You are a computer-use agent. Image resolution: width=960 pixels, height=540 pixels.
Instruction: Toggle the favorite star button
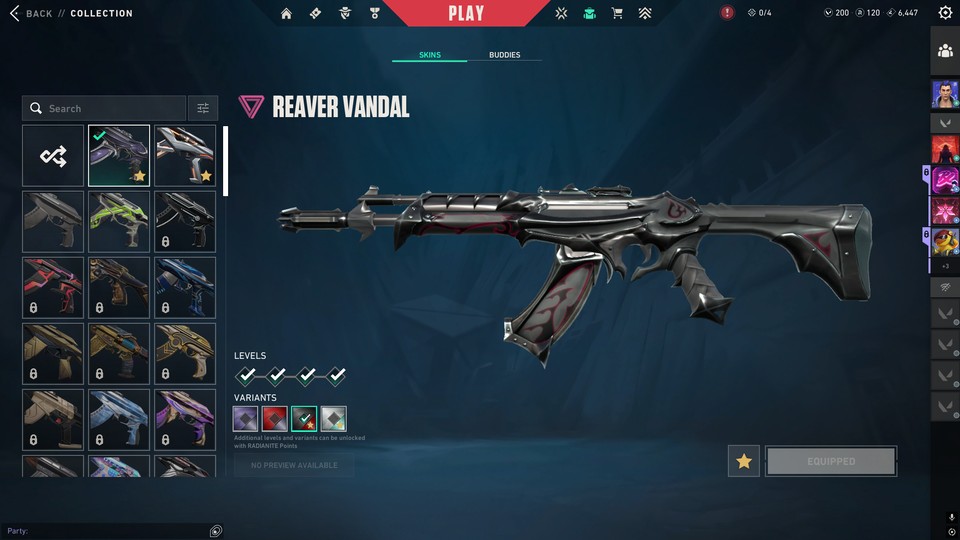click(743, 461)
